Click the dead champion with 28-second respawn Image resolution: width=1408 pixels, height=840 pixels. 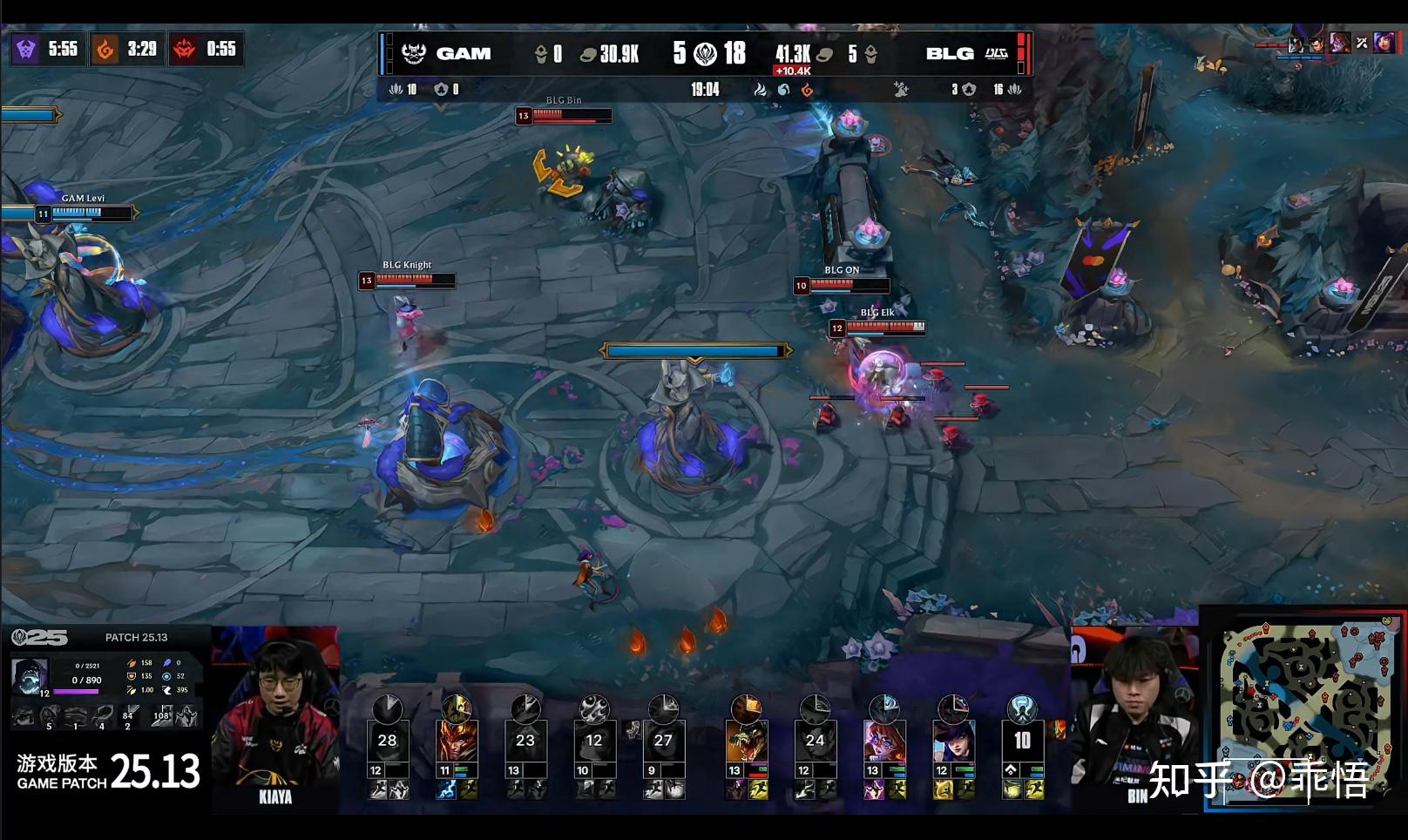click(387, 741)
